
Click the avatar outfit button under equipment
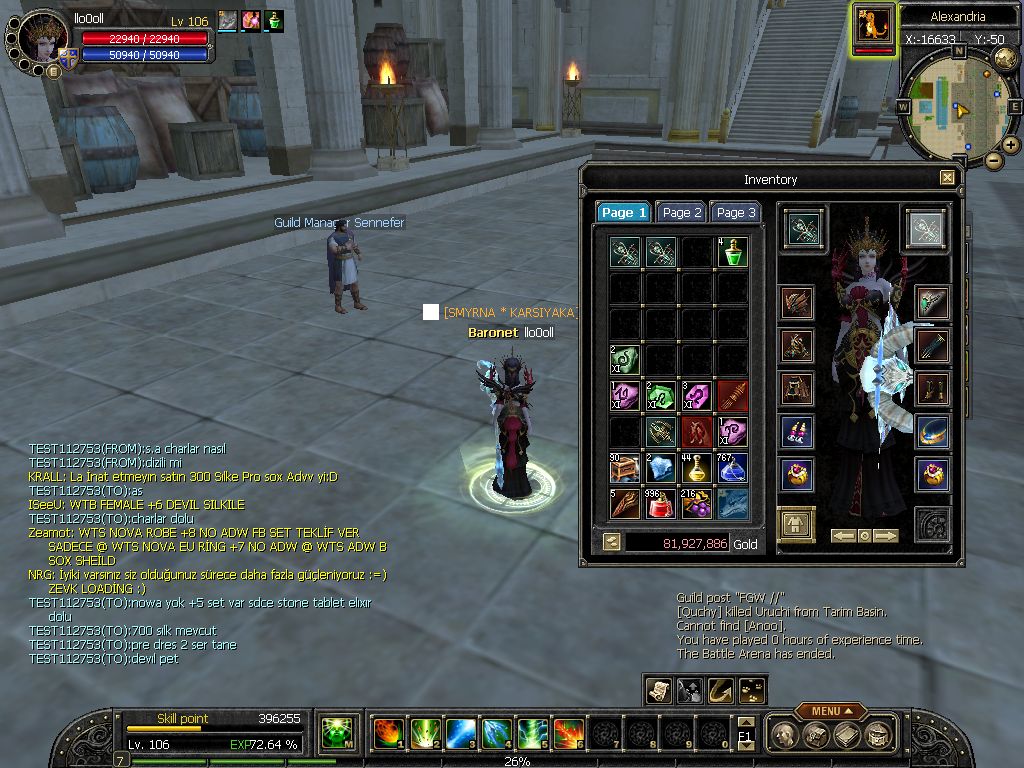coord(796,524)
